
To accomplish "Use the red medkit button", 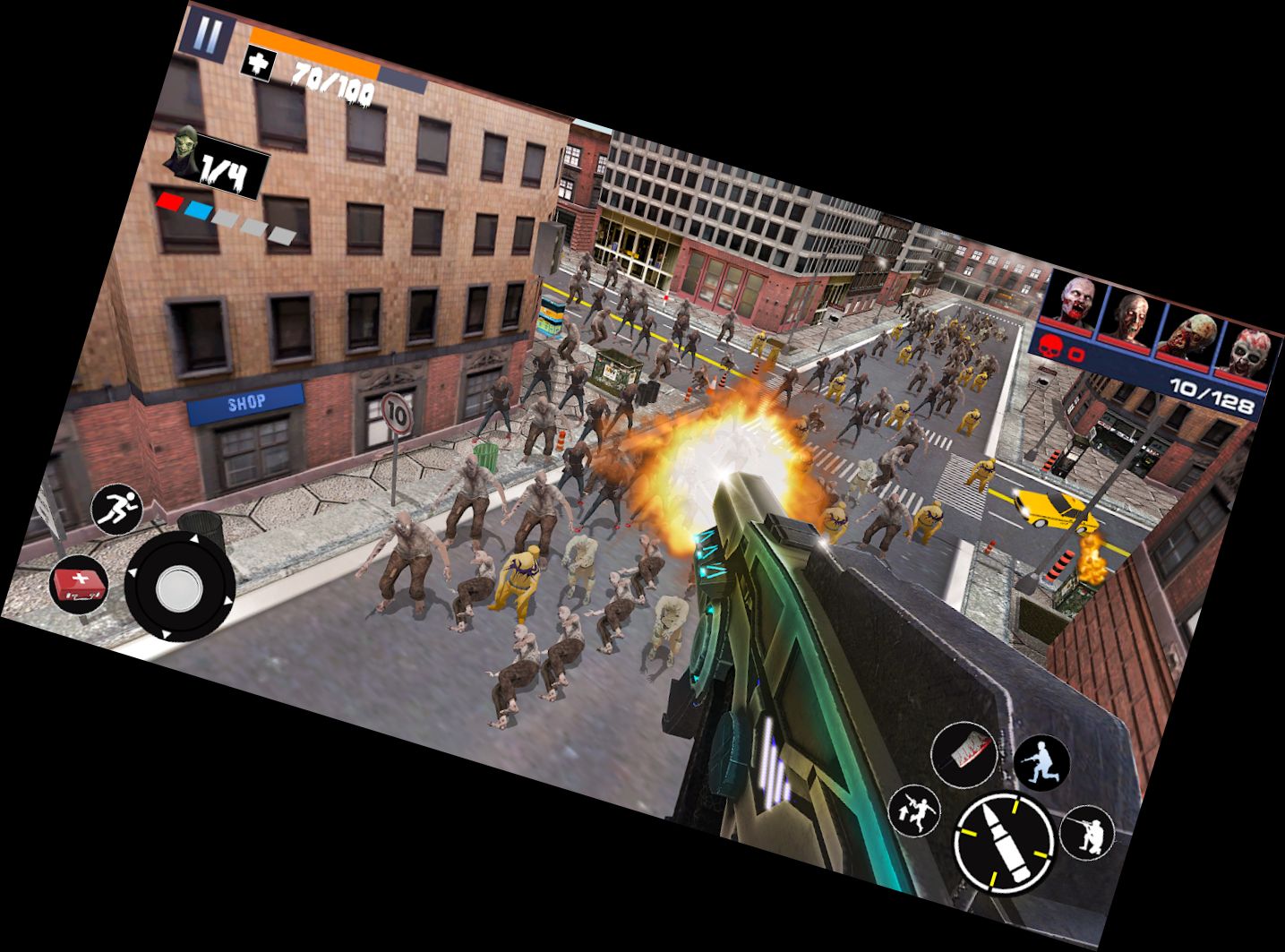I will [x=79, y=585].
